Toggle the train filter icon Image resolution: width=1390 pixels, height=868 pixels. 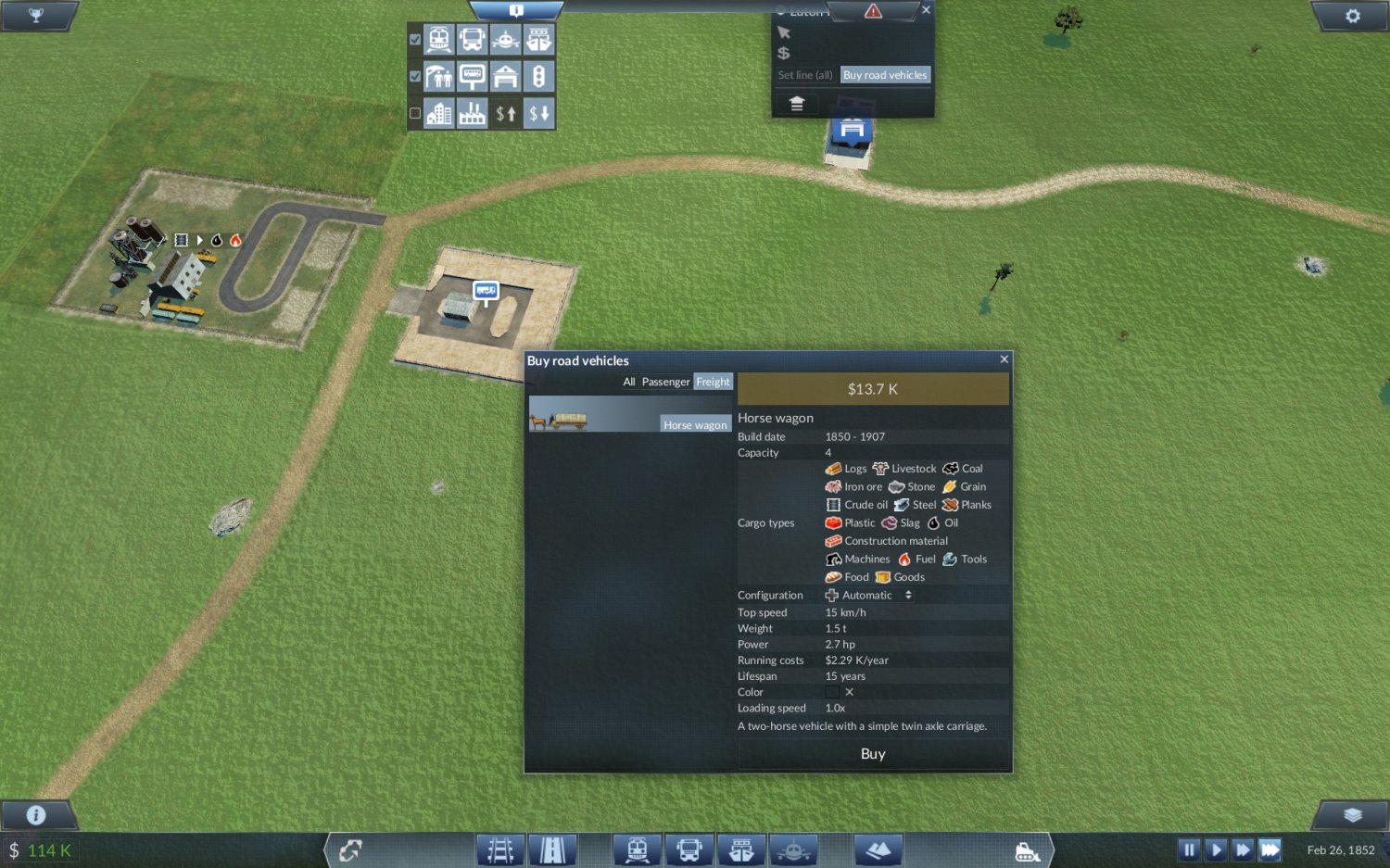(439, 40)
